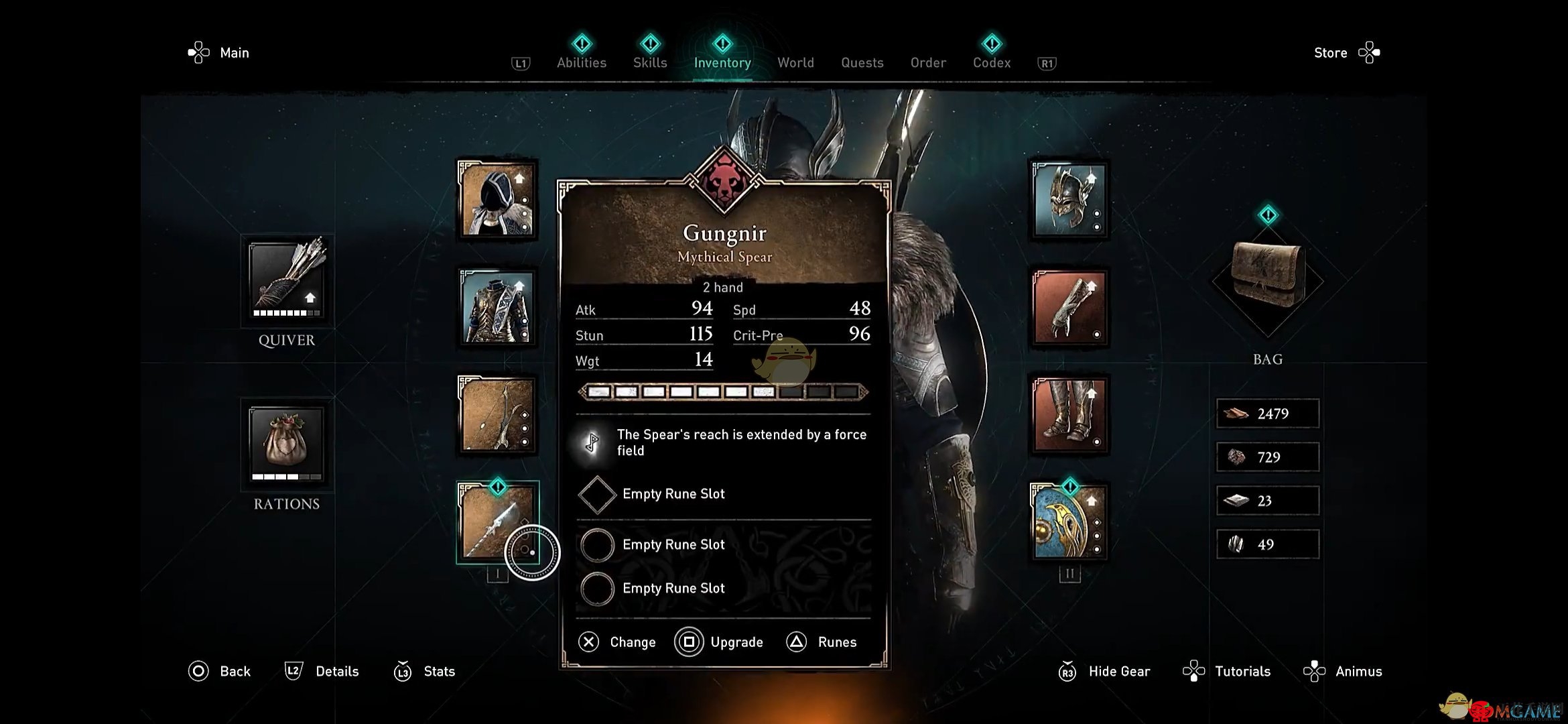Select the boots gear slot
This screenshot has height=724, width=1568.
pos(1069,414)
